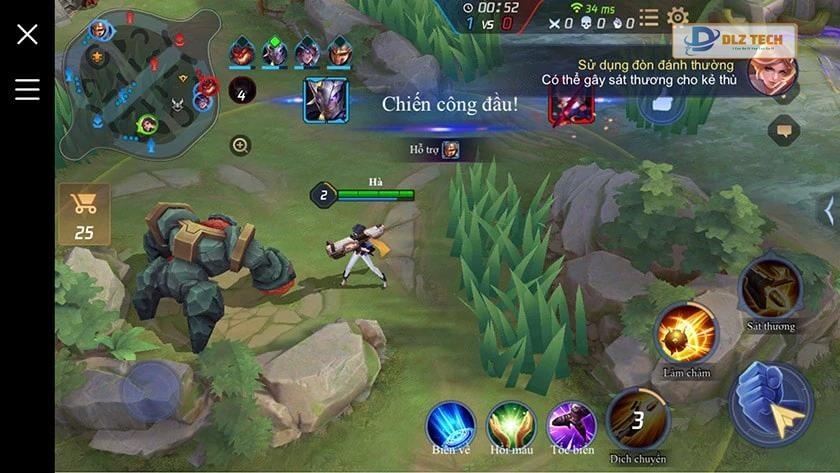
Task: Cast the Tốc biến flash spell
Action: pyautogui.click(x=571, y=425)
